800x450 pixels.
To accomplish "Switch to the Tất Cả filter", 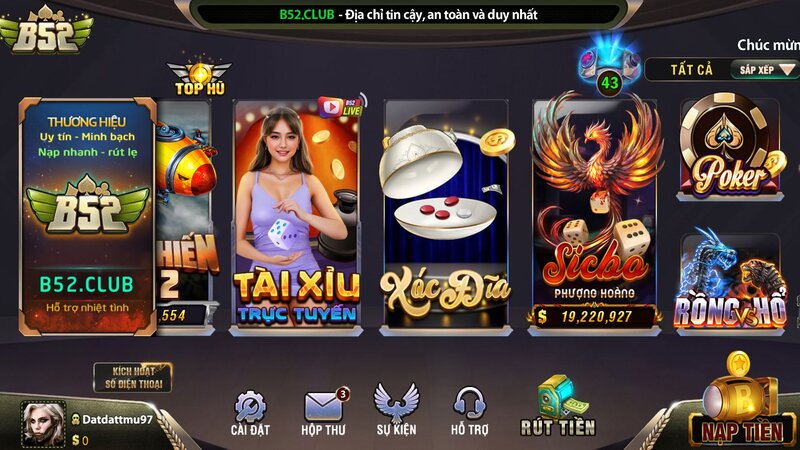I will [x=691, y=69].
